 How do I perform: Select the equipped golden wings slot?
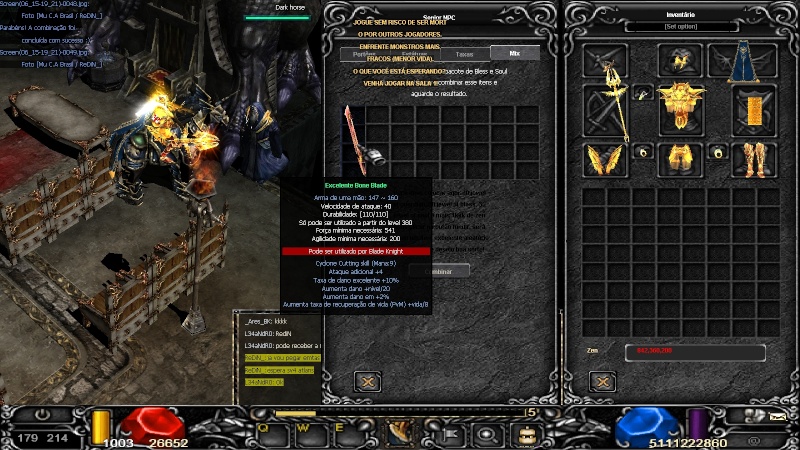606,159
